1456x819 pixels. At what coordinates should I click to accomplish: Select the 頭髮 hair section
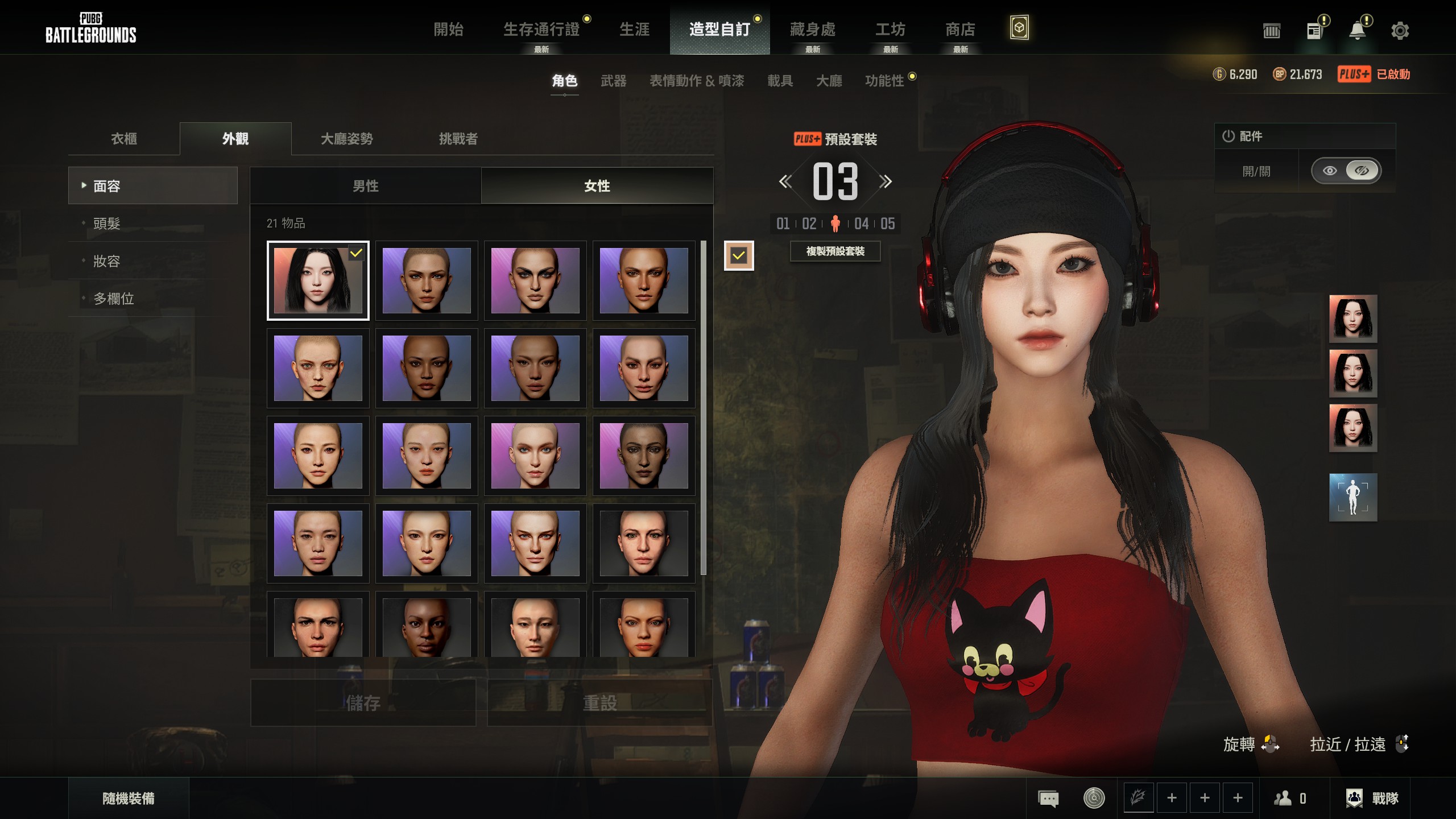click(107, 224)
